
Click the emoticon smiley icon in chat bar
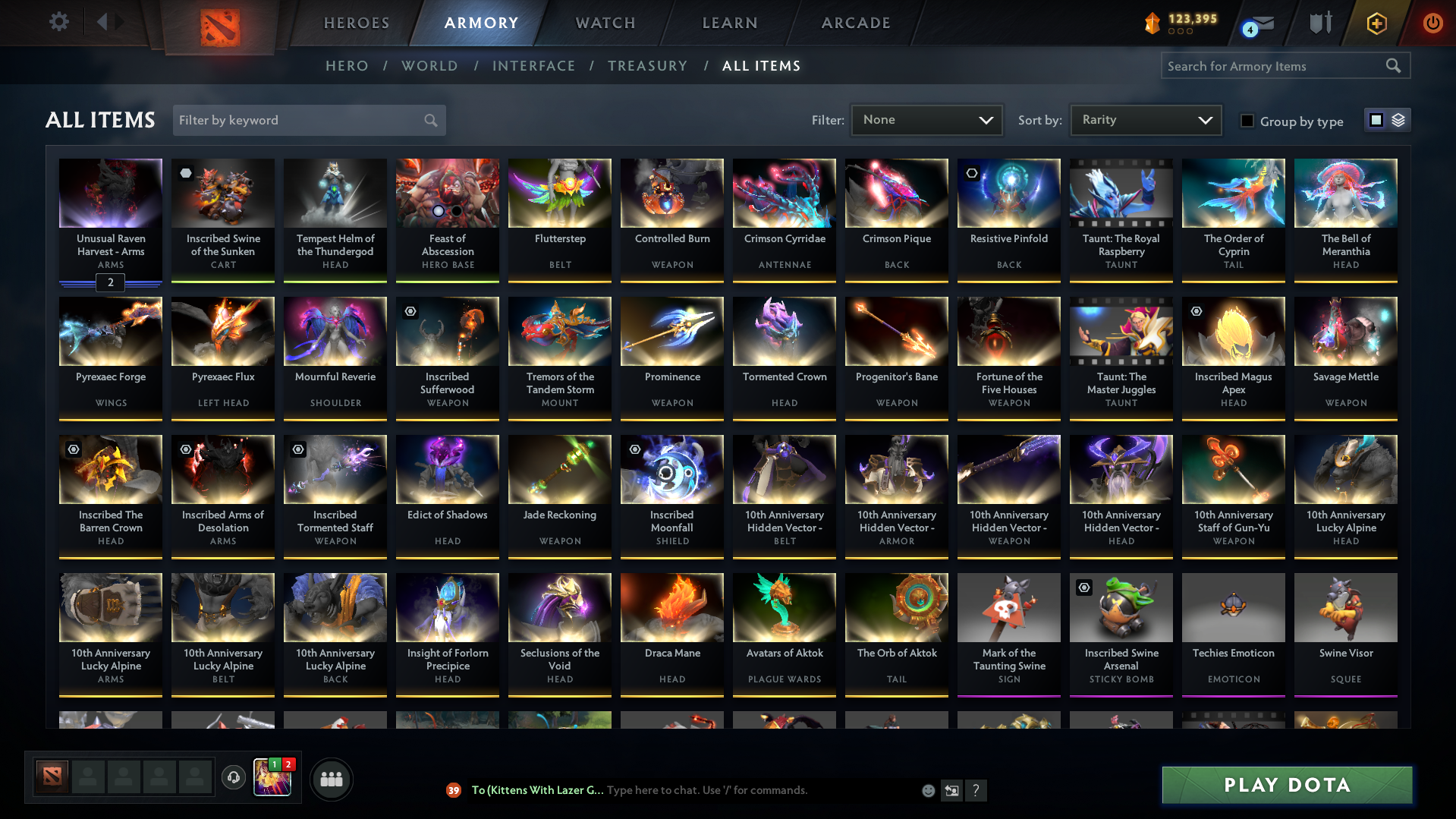[x=928, y=790]
